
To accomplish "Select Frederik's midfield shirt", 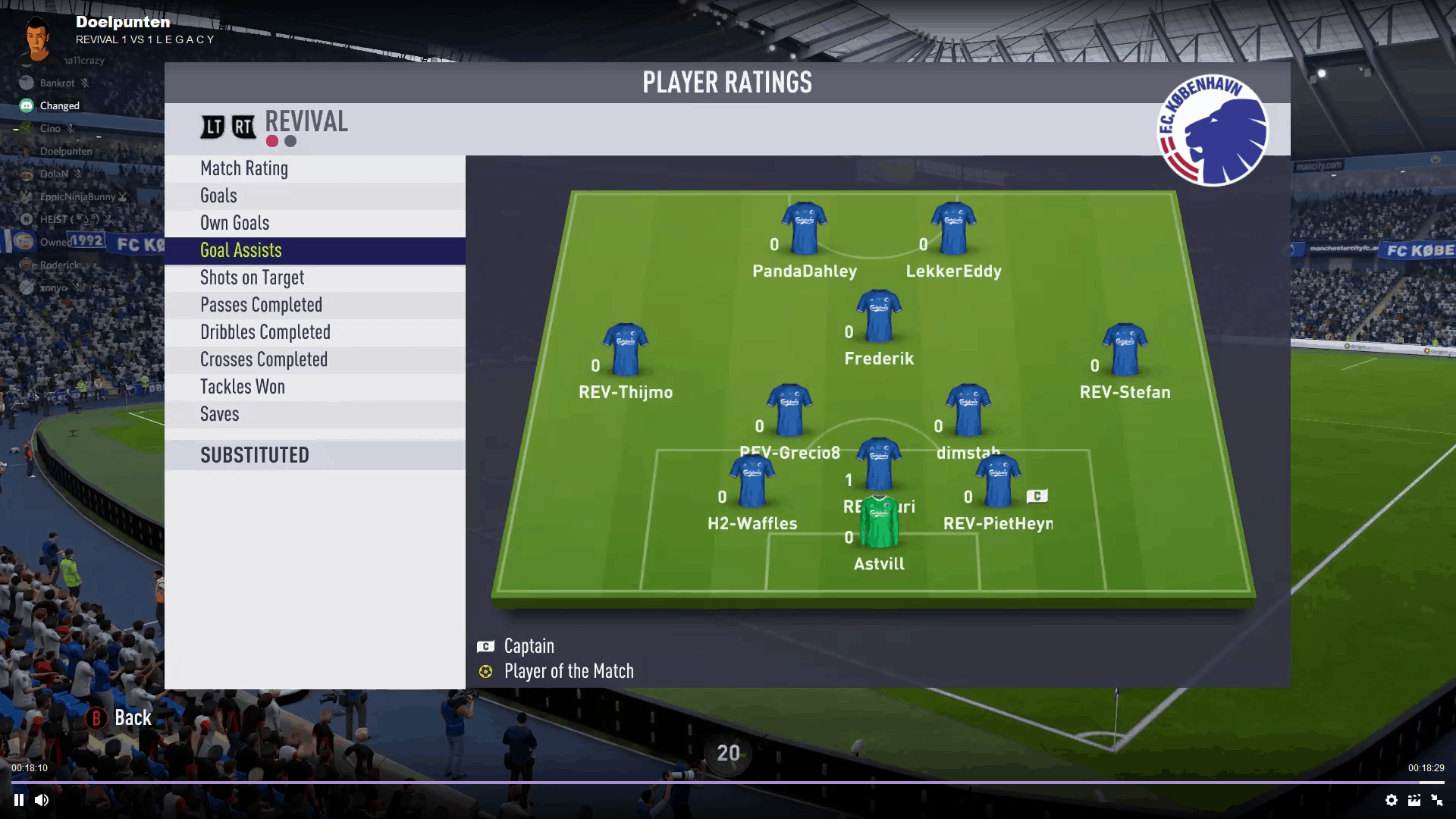I will (879, 315).
